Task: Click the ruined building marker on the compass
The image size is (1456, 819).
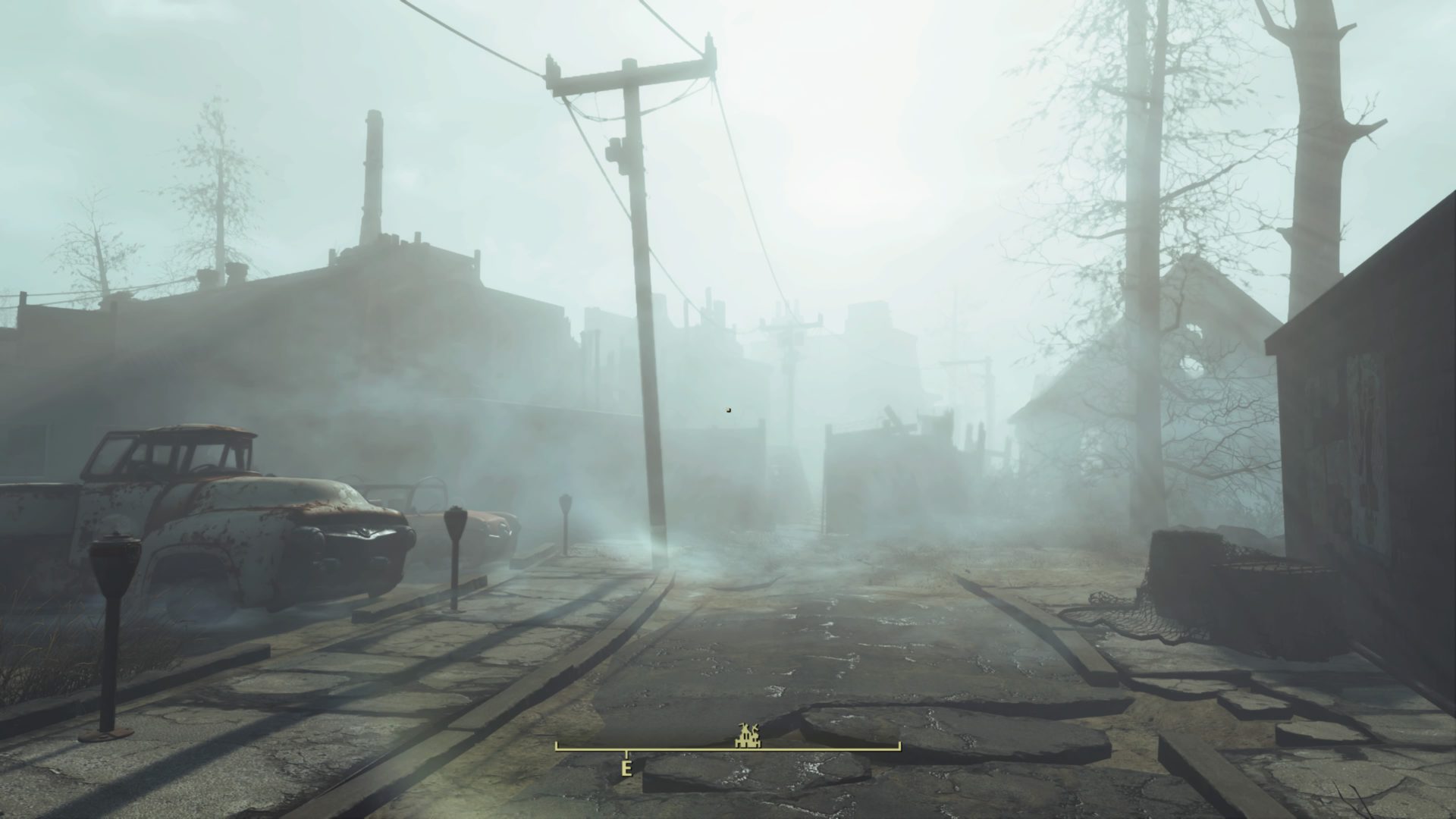Action: pos(745,734)
